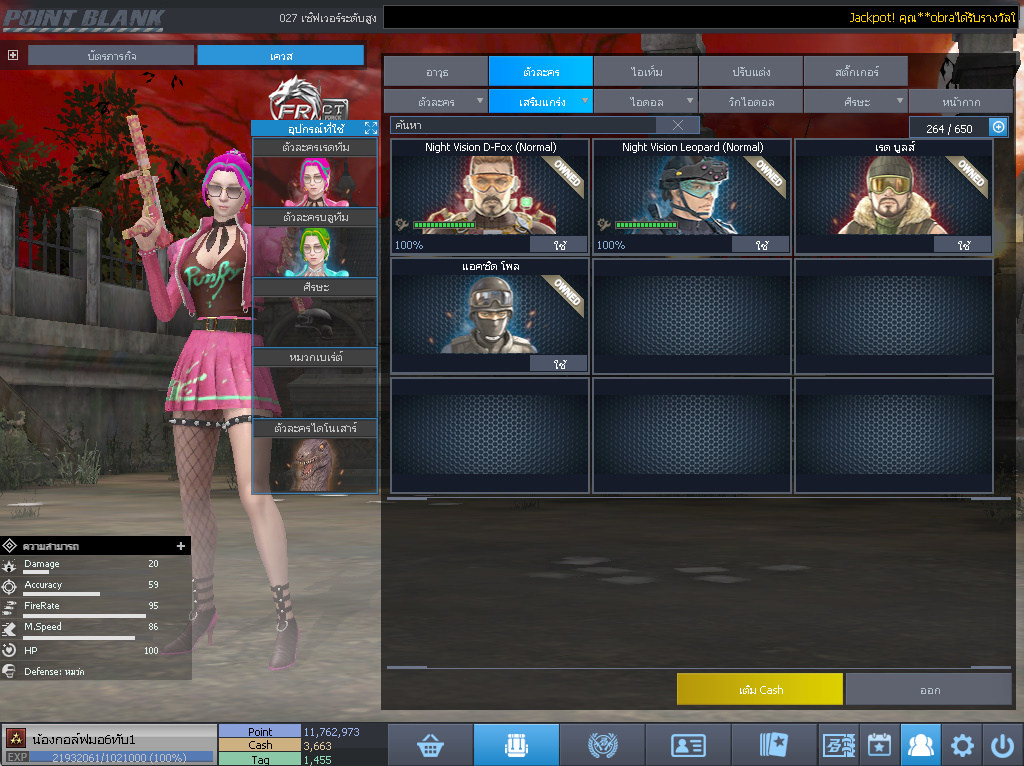Switch to the บัตรภารกิจ mission card tab
This screenshot has width=1024, height=766.
point(110,56)
